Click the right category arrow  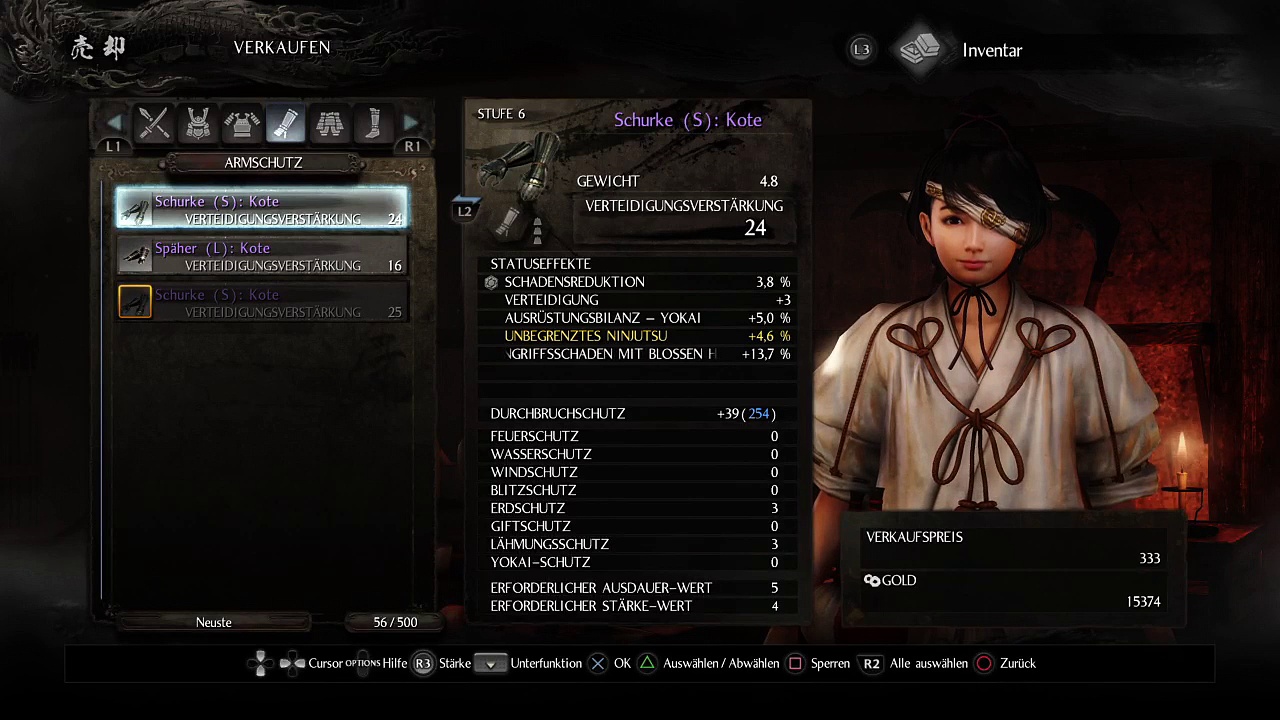pos(411,124)
